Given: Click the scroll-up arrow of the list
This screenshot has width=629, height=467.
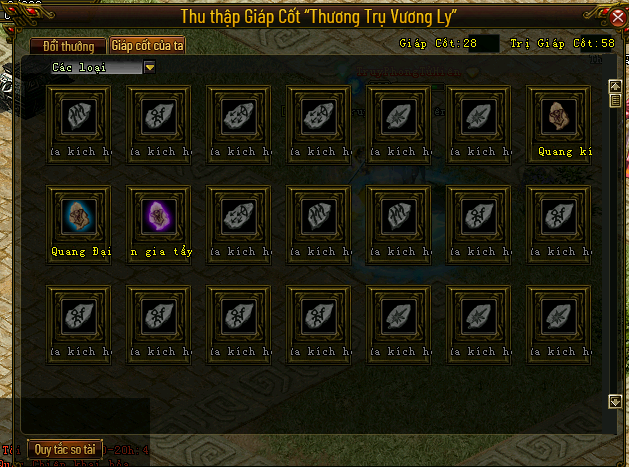Looking at the screenshot, I should (x=615, y=87).
